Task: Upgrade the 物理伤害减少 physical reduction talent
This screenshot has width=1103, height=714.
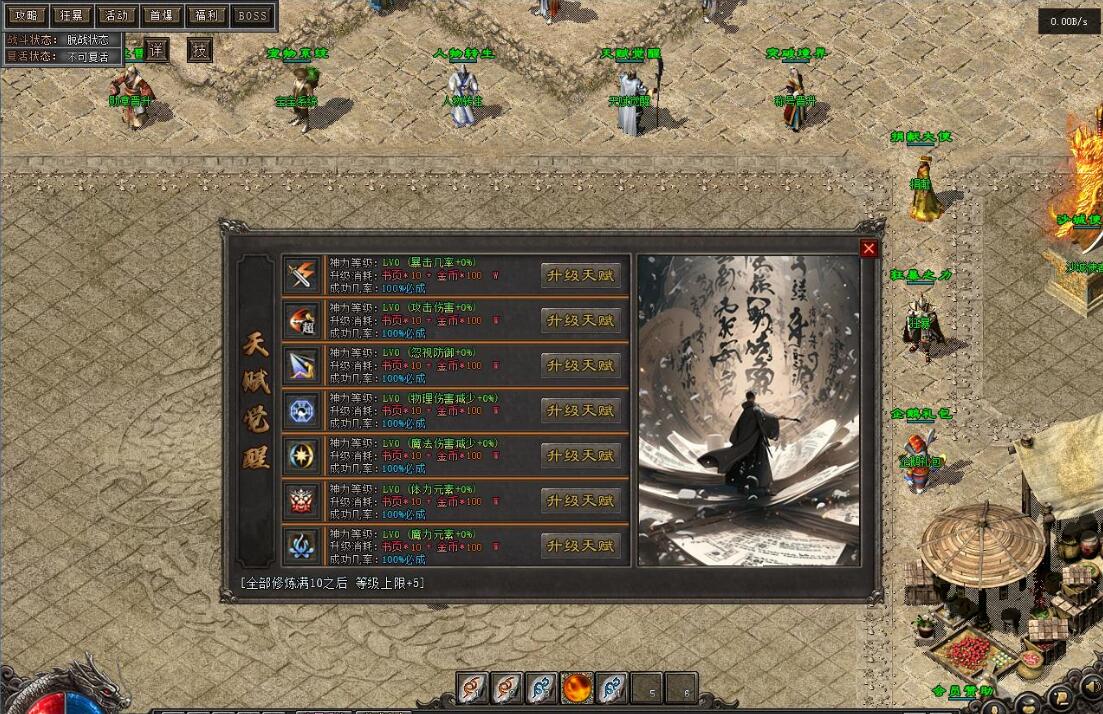Action: [x=580, y=411]
